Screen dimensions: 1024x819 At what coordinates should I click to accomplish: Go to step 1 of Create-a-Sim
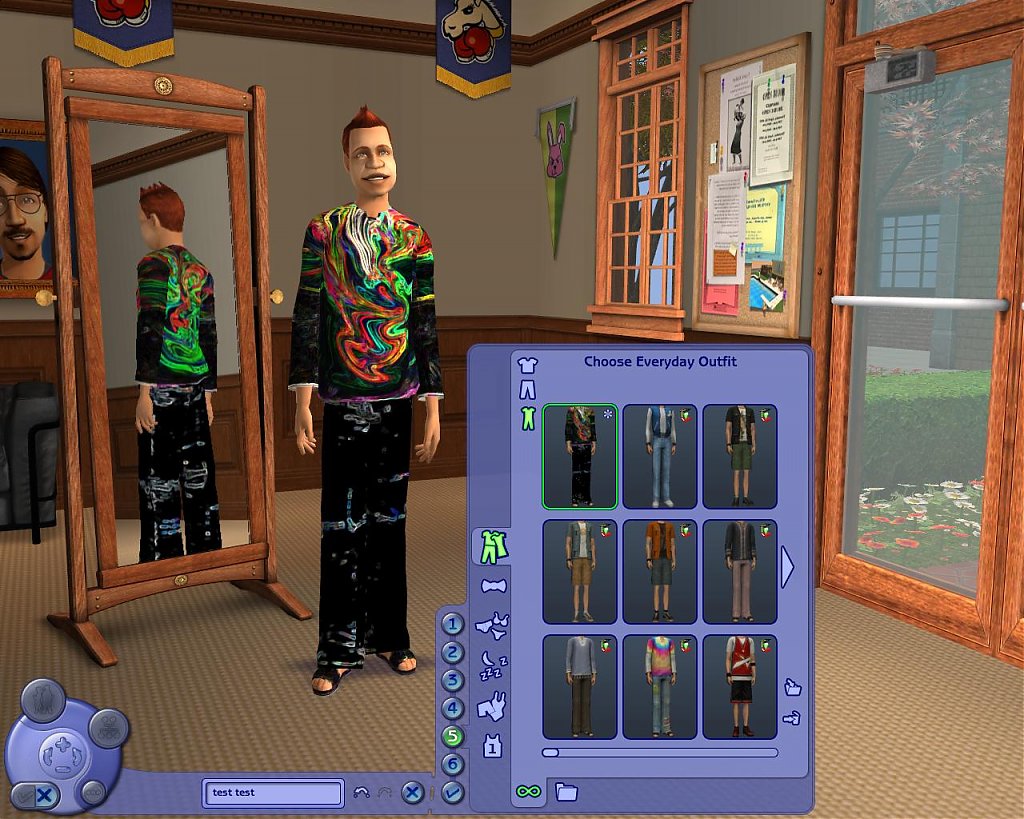pyautogui.click(x=454, y=625)
